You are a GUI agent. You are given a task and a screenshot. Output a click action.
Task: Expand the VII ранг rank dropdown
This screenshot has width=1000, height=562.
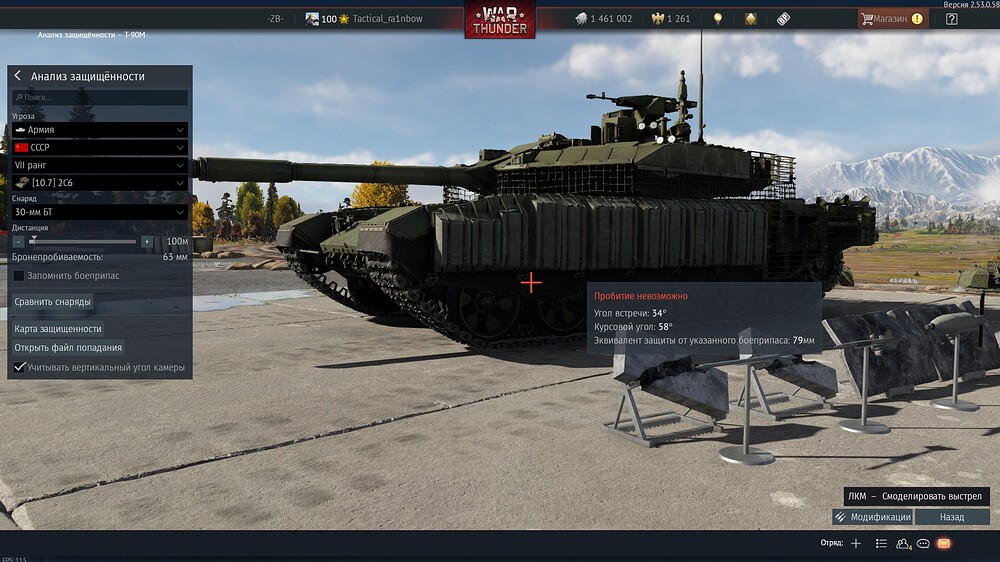pyautogui.click(x=100, y=165)
